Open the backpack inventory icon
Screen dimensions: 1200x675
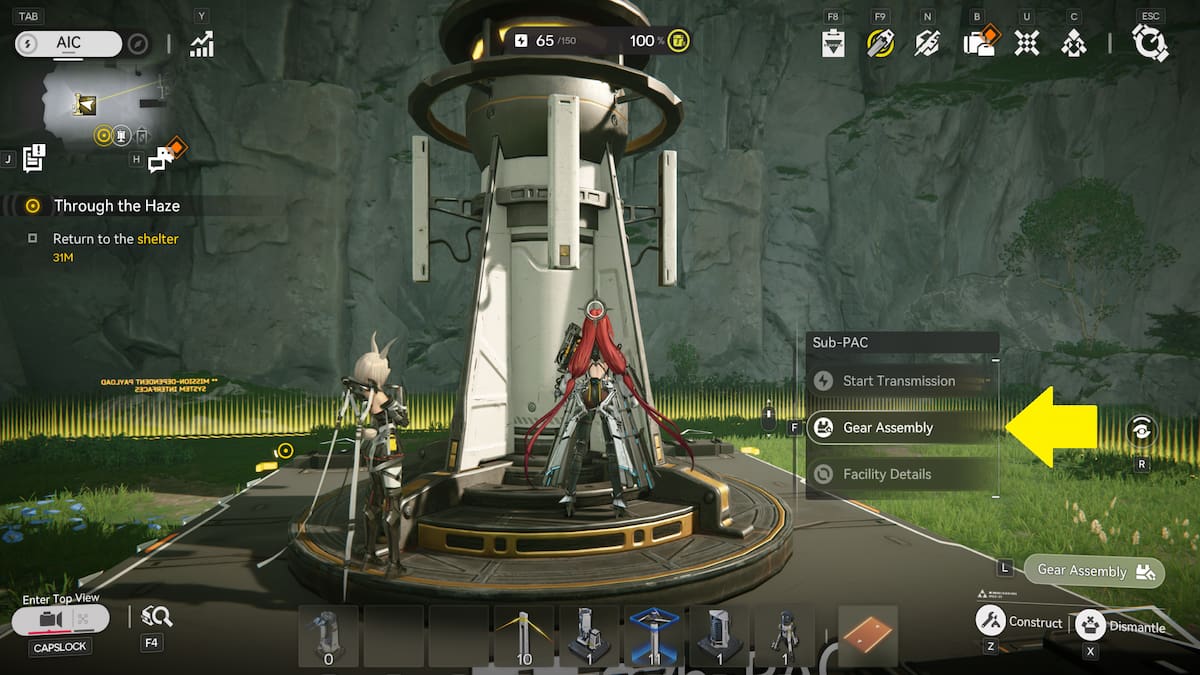[x=976, y=43]
